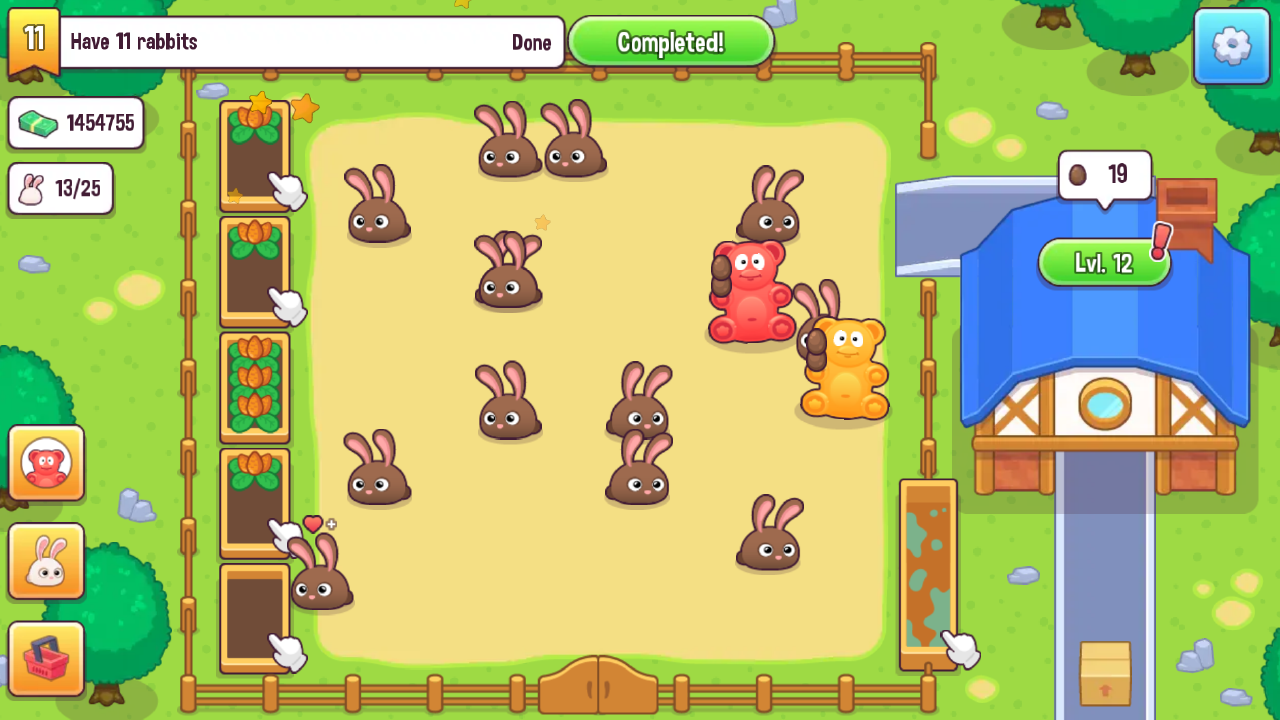Tap the delivery box on the road
Viewport: 1280px width, 720px height.
click(1105, 672)
